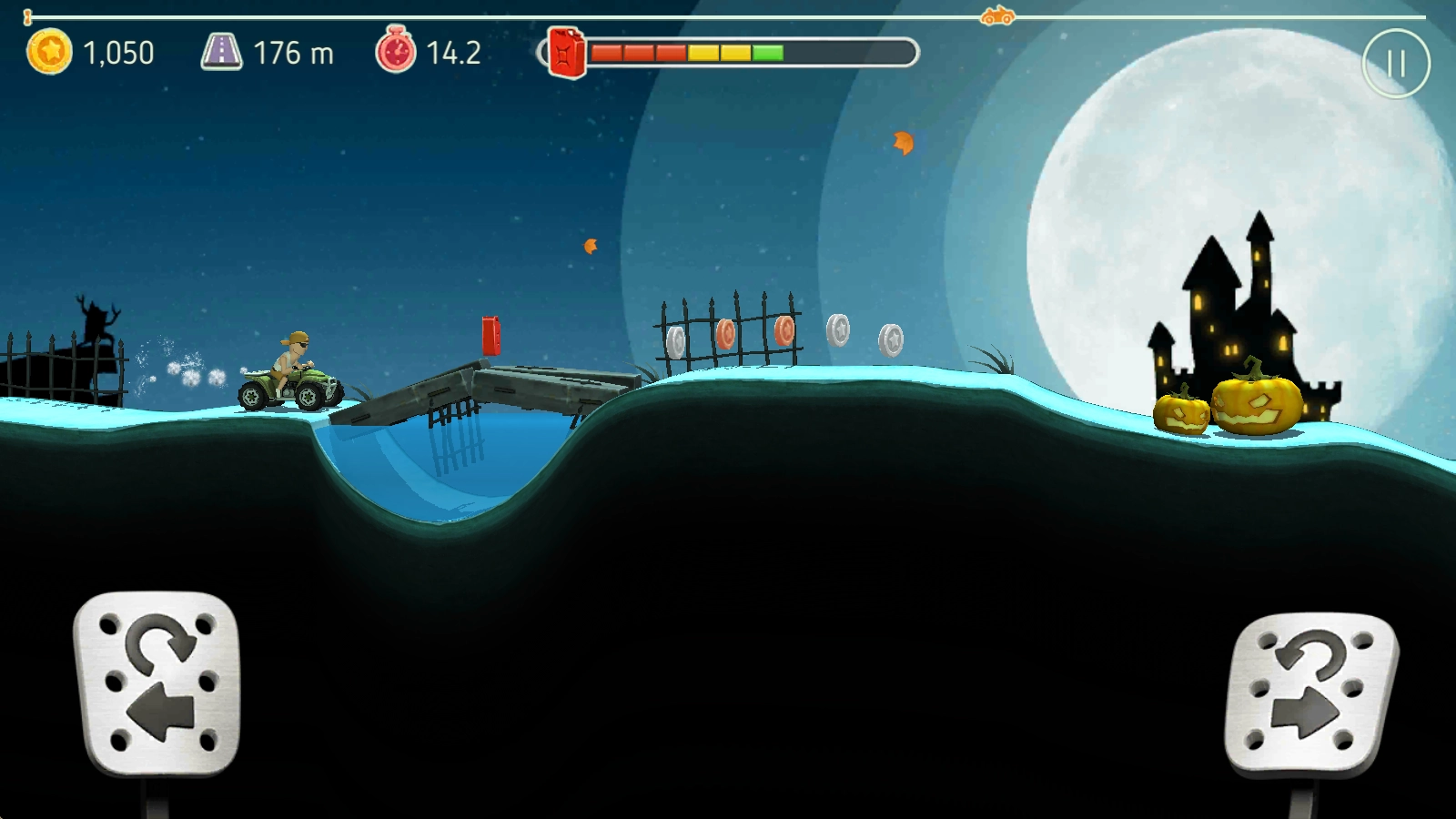This screenshot has width=1456, height=819.
Task: Hit the gas pedal with right arrow
Action: click(x=1311, y=693)
